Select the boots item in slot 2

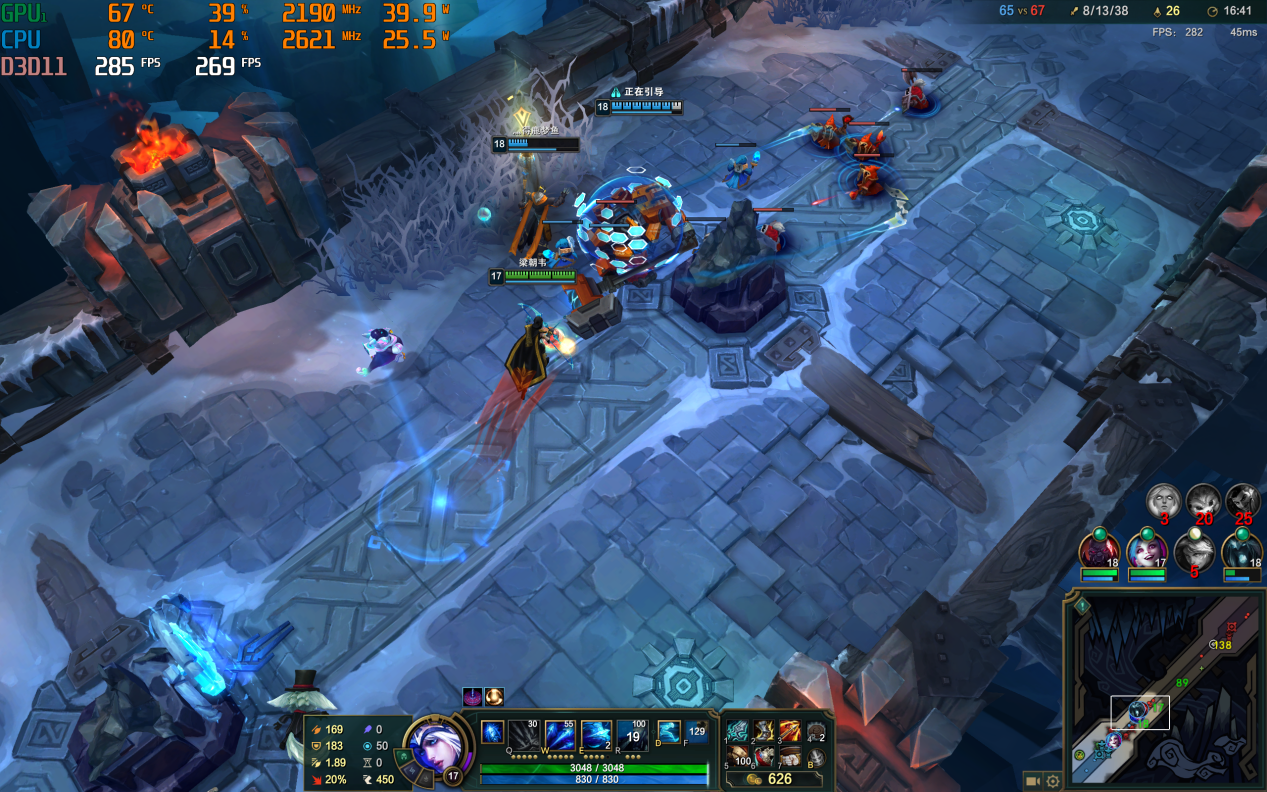click(764, 732)
